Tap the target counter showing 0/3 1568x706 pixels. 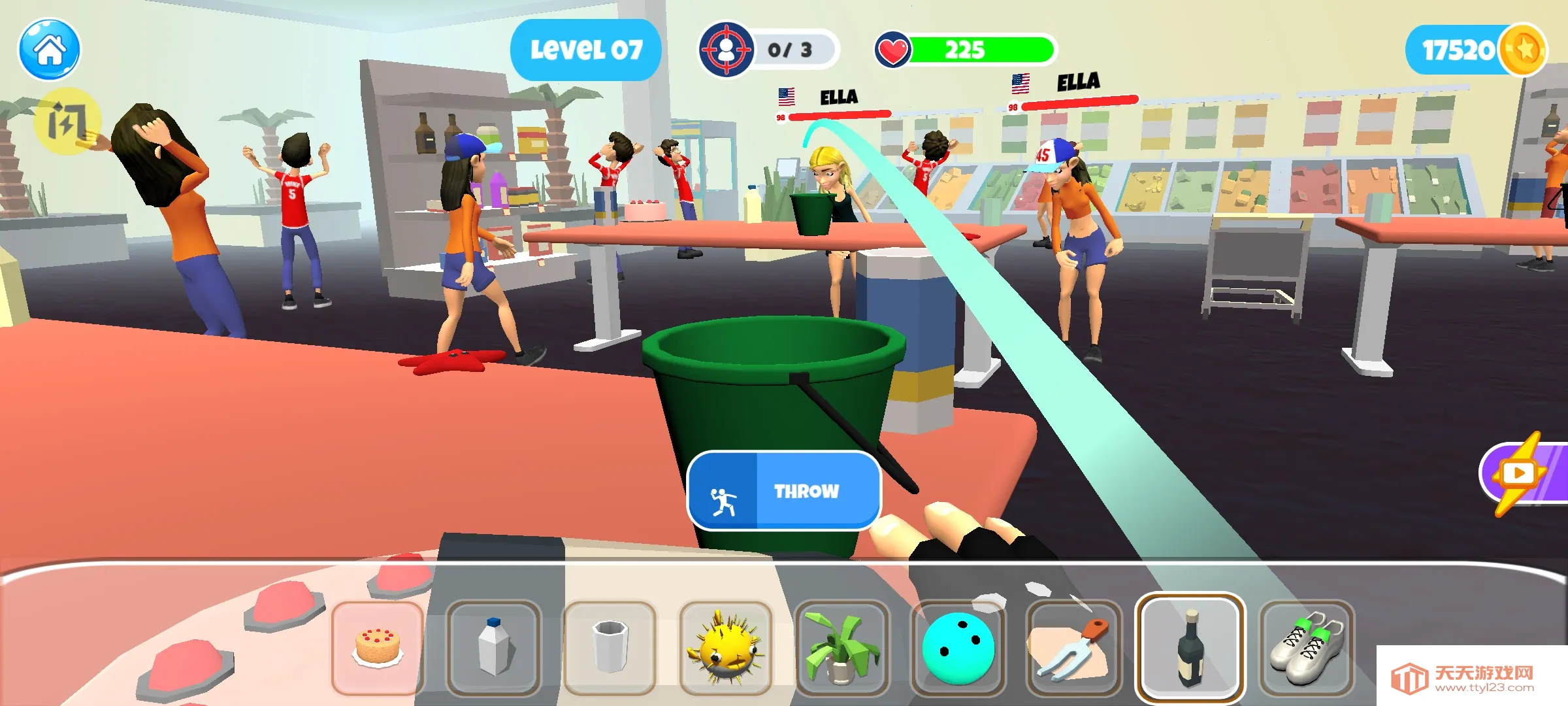[768, 47]
